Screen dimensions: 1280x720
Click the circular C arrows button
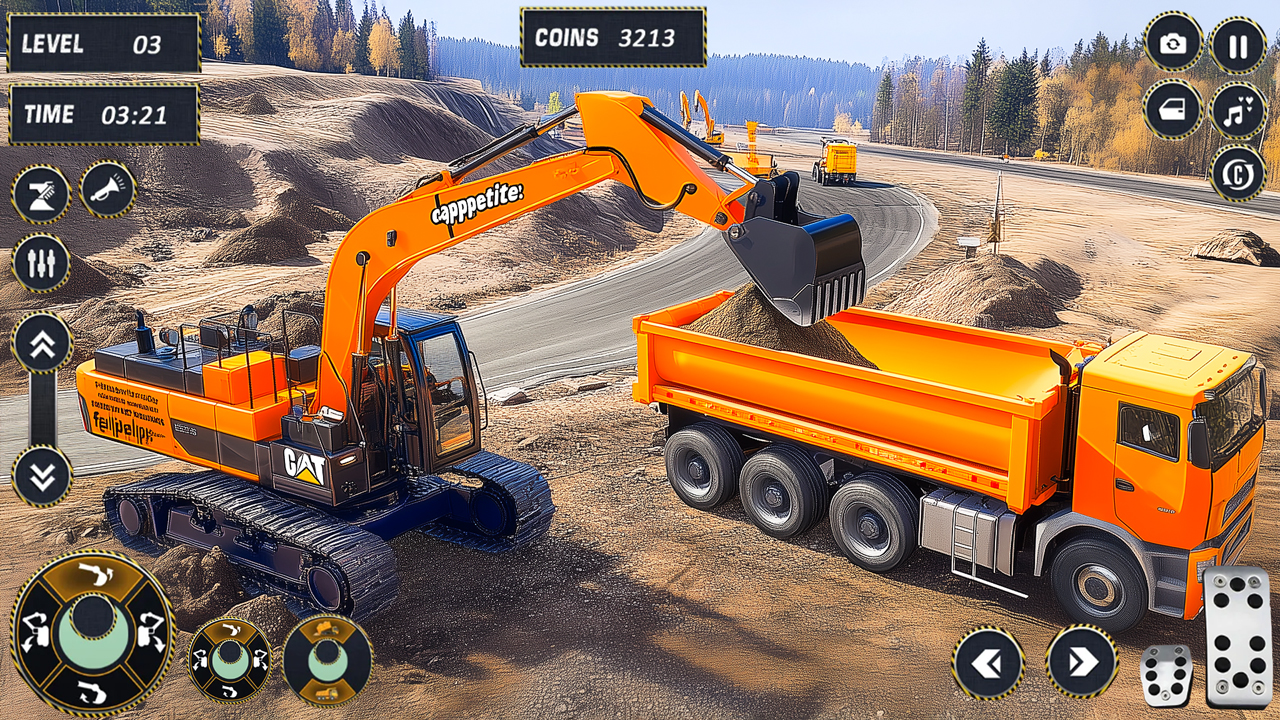(1238, 173)
